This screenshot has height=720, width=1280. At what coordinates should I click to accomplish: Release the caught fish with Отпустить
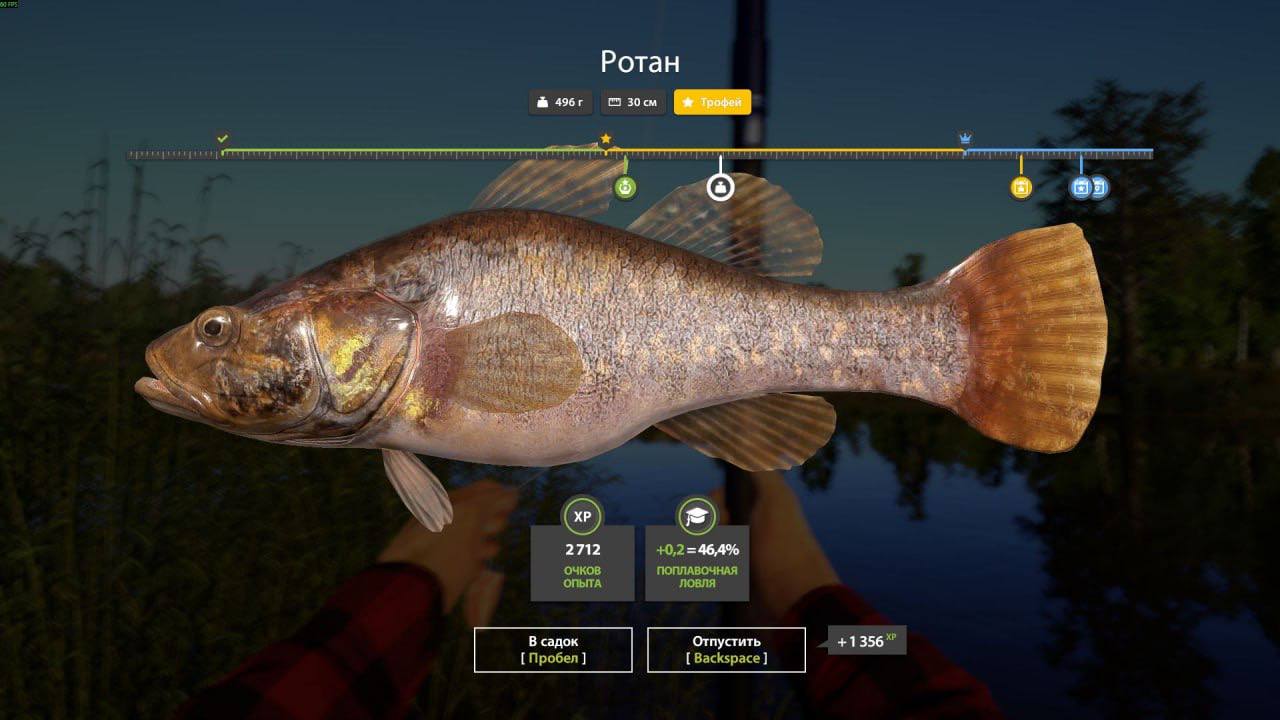point(726,649)
